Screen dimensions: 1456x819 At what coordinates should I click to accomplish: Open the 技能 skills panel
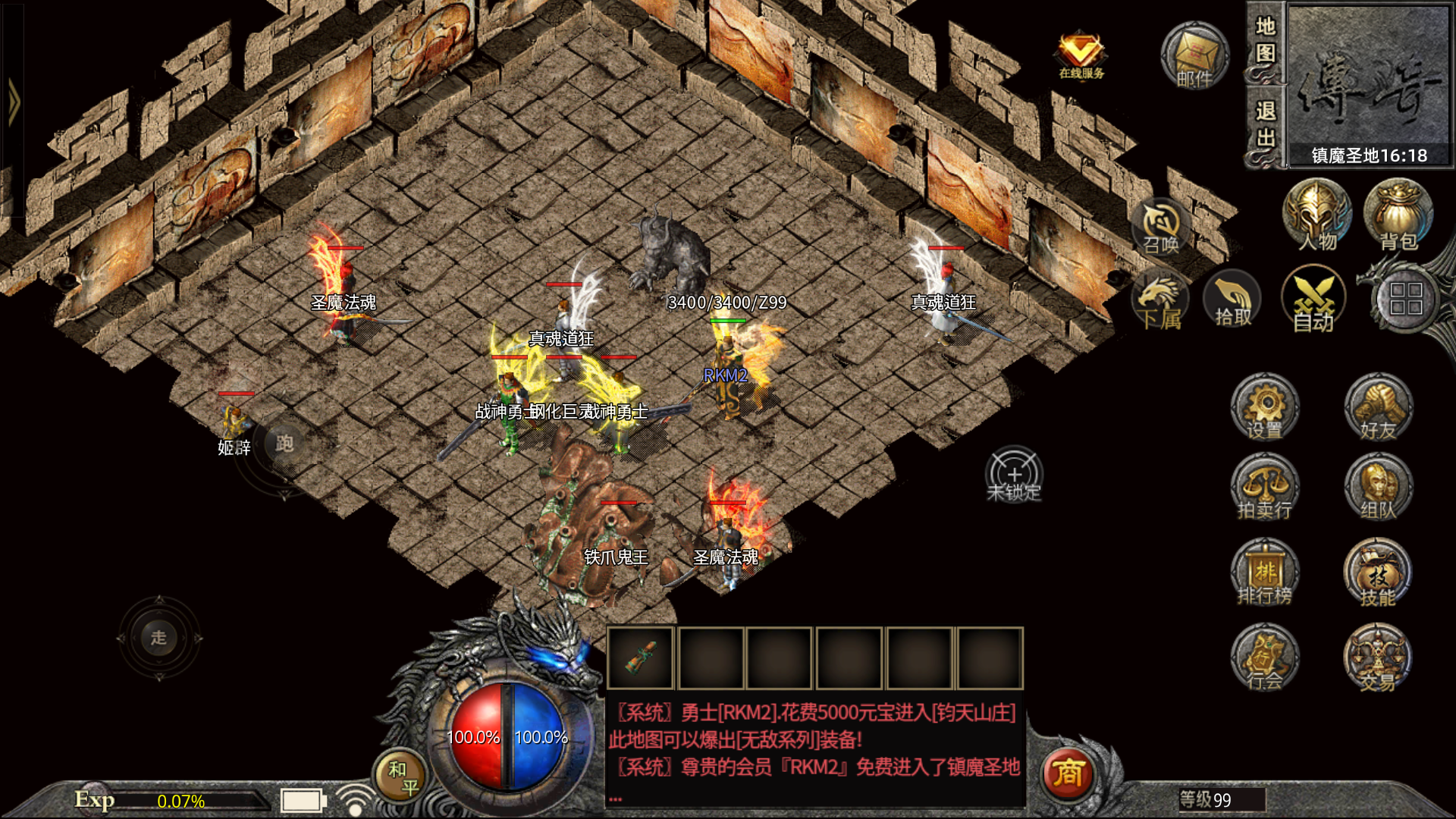tap(1378, 573)
